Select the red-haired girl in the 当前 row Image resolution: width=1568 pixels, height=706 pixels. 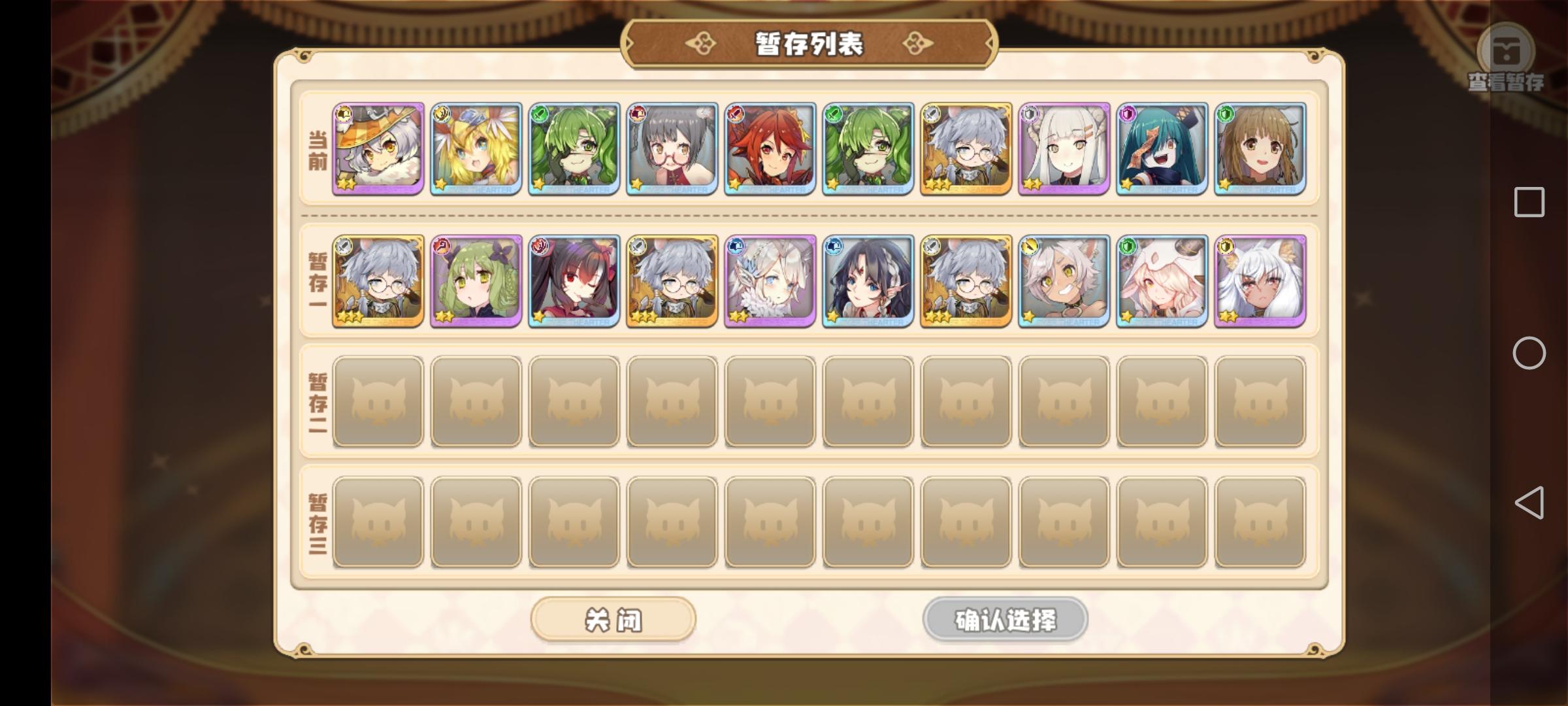770,149
